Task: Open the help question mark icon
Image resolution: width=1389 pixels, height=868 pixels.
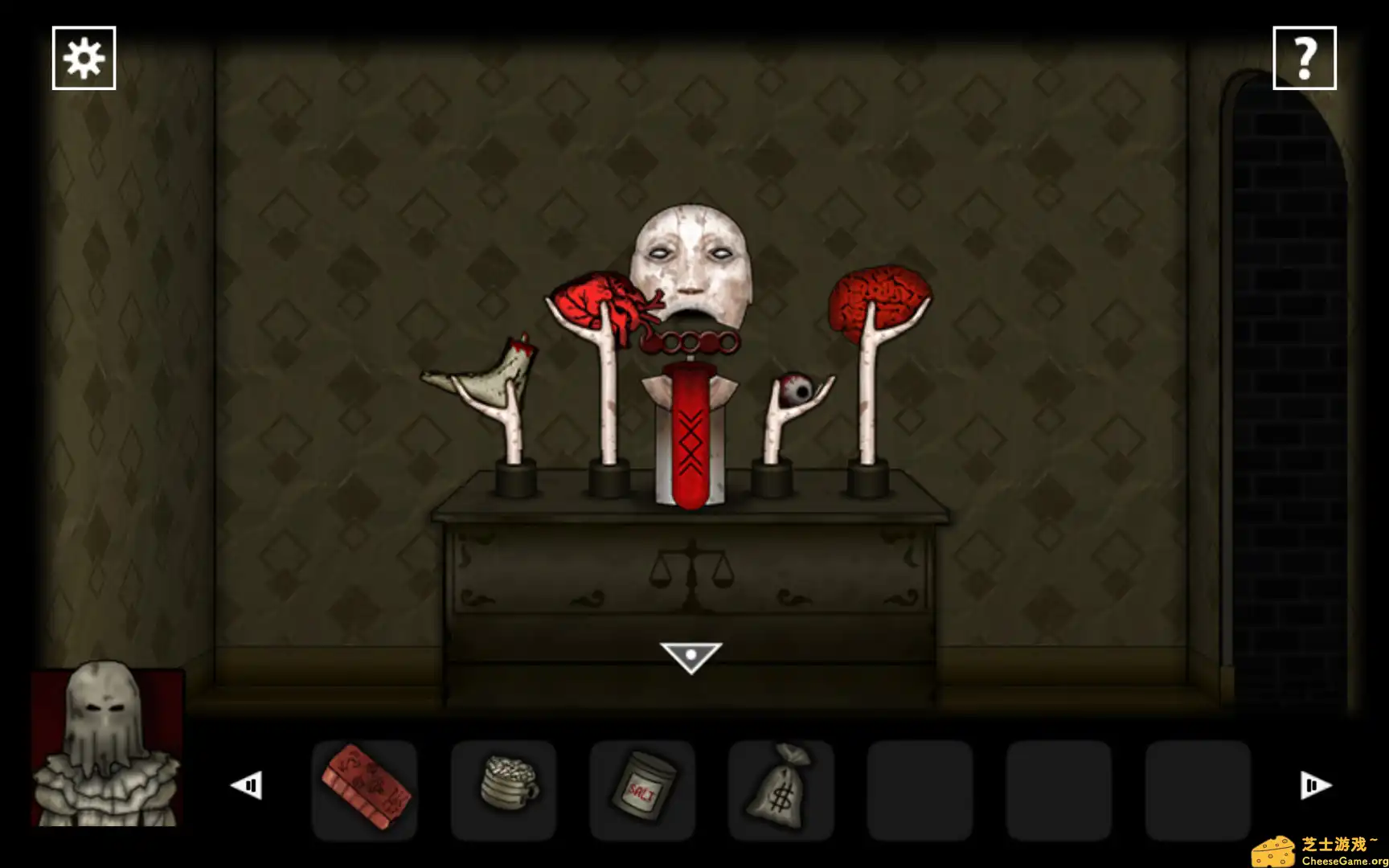Action: pos(1305,58)
